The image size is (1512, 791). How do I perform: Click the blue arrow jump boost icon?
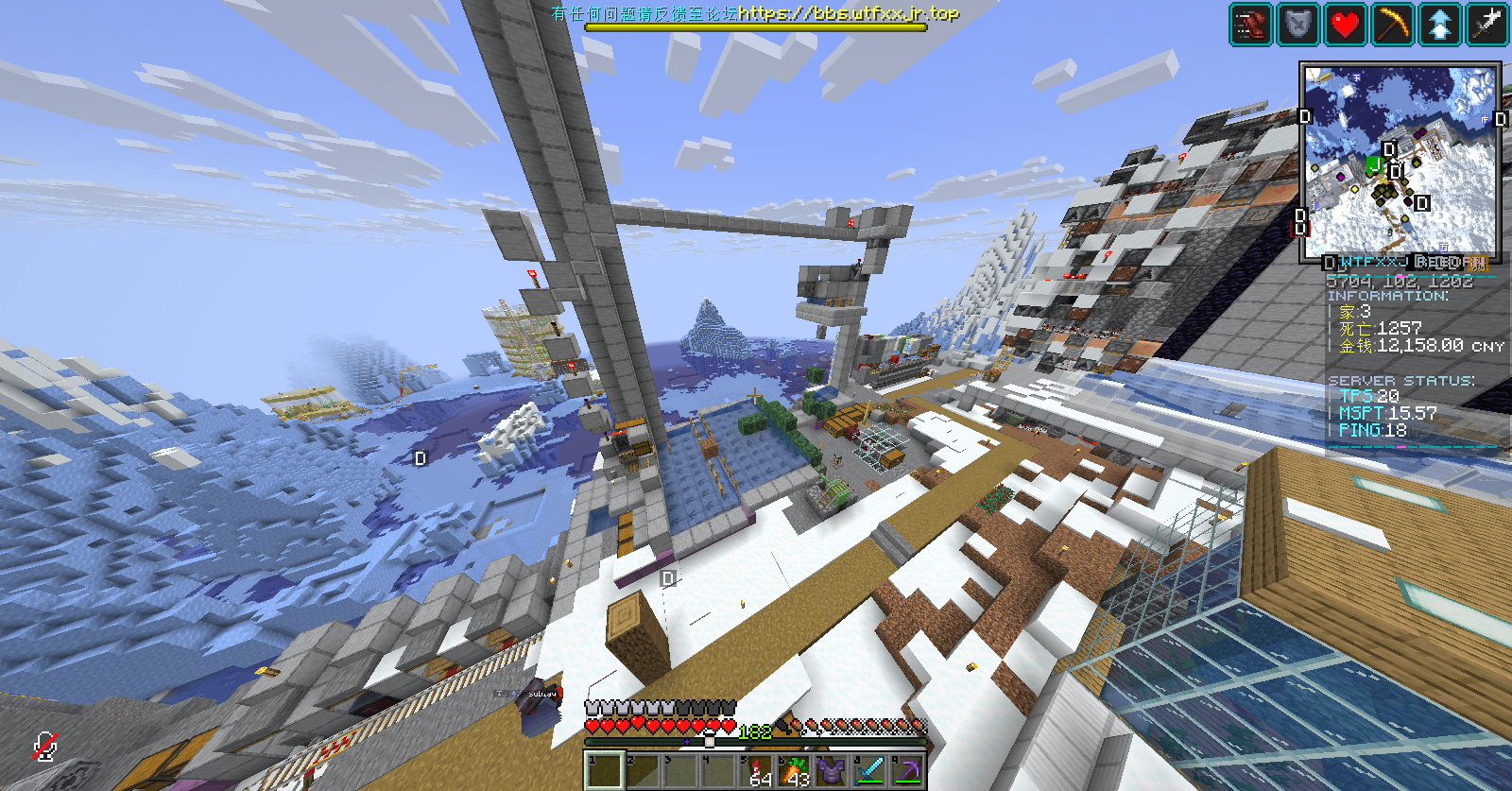click(1440, 25)
